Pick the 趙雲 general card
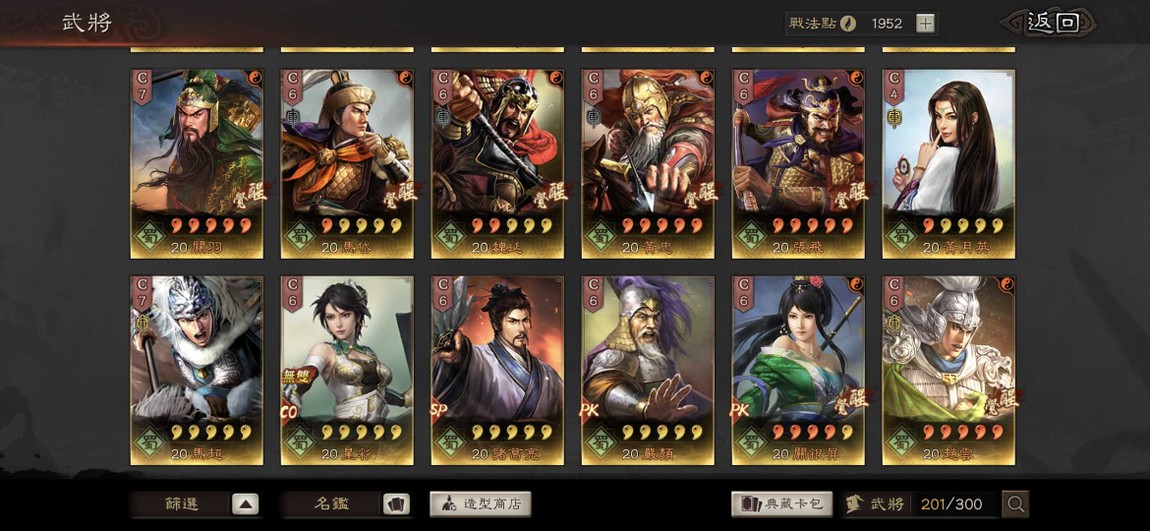This screenshot has width=1150, height=531. click(948, 370)
